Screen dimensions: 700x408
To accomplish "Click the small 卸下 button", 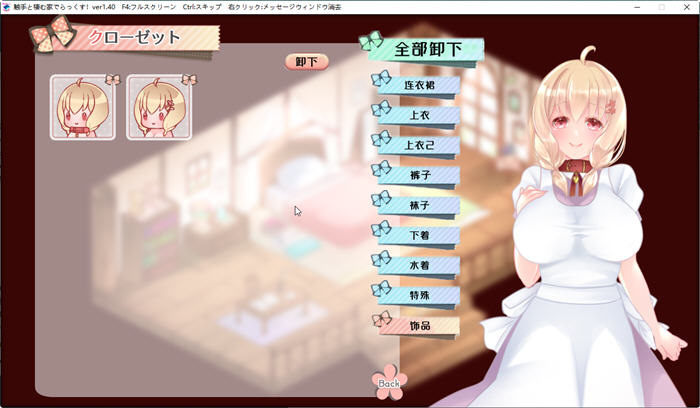I will [307, 62].
